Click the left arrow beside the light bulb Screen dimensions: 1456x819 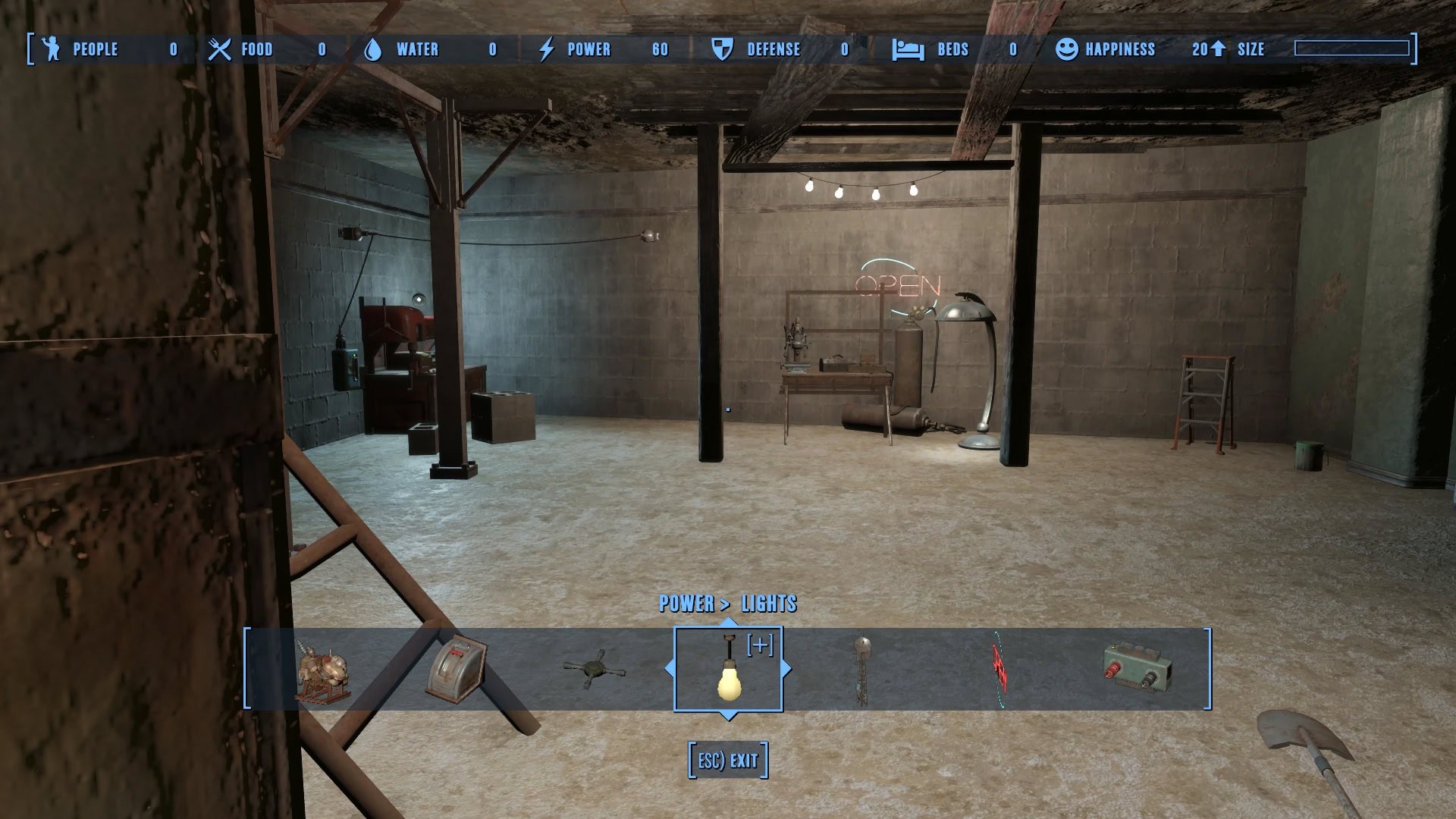click(x=669, y=669)
